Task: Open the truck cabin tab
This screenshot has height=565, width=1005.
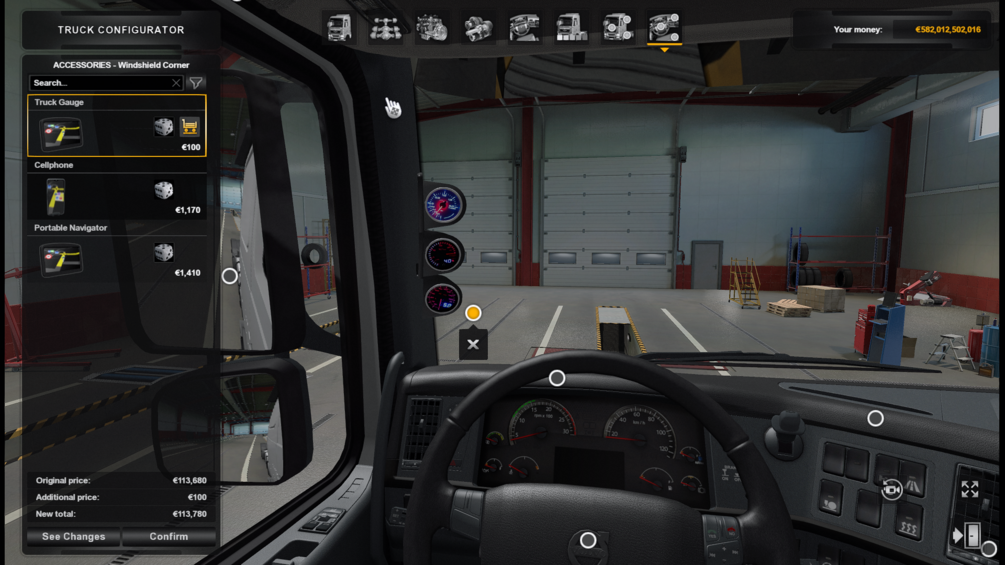Action: 340,28
